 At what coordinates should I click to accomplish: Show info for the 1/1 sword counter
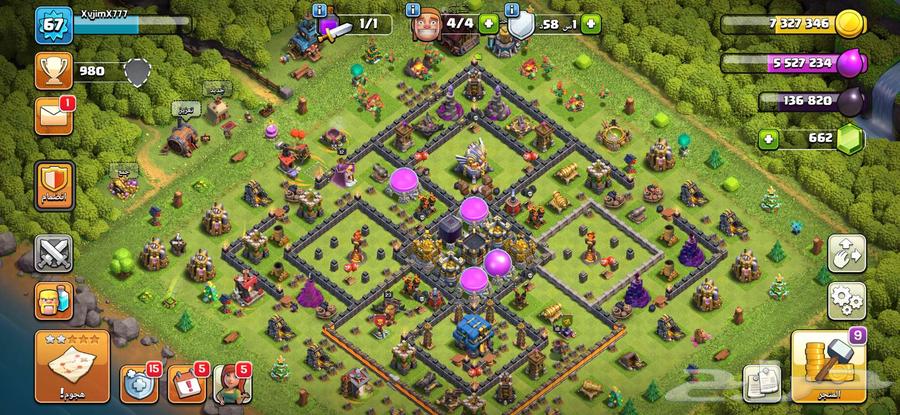320,10
